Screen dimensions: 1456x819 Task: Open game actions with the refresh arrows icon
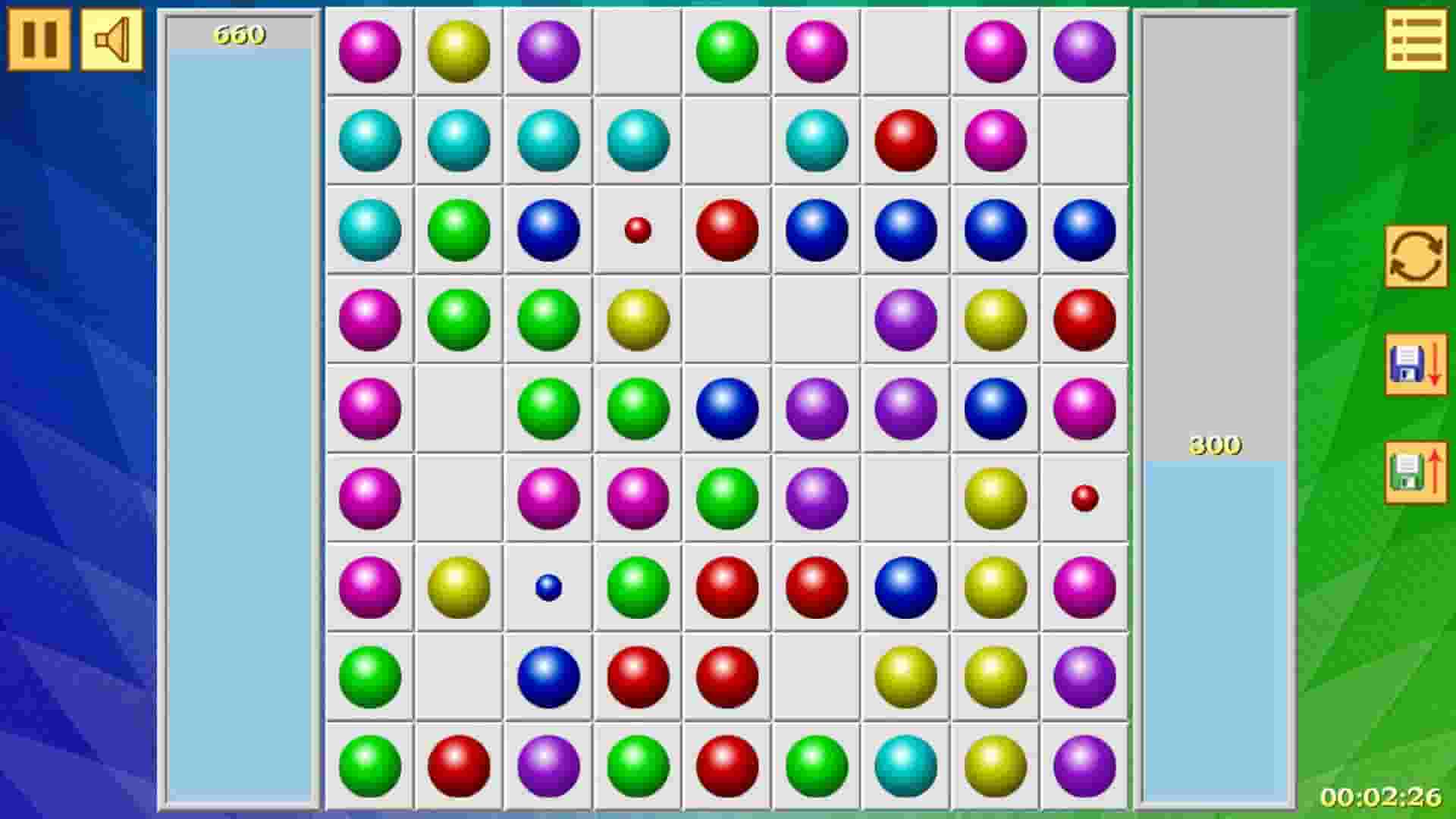click(1415, 258)
